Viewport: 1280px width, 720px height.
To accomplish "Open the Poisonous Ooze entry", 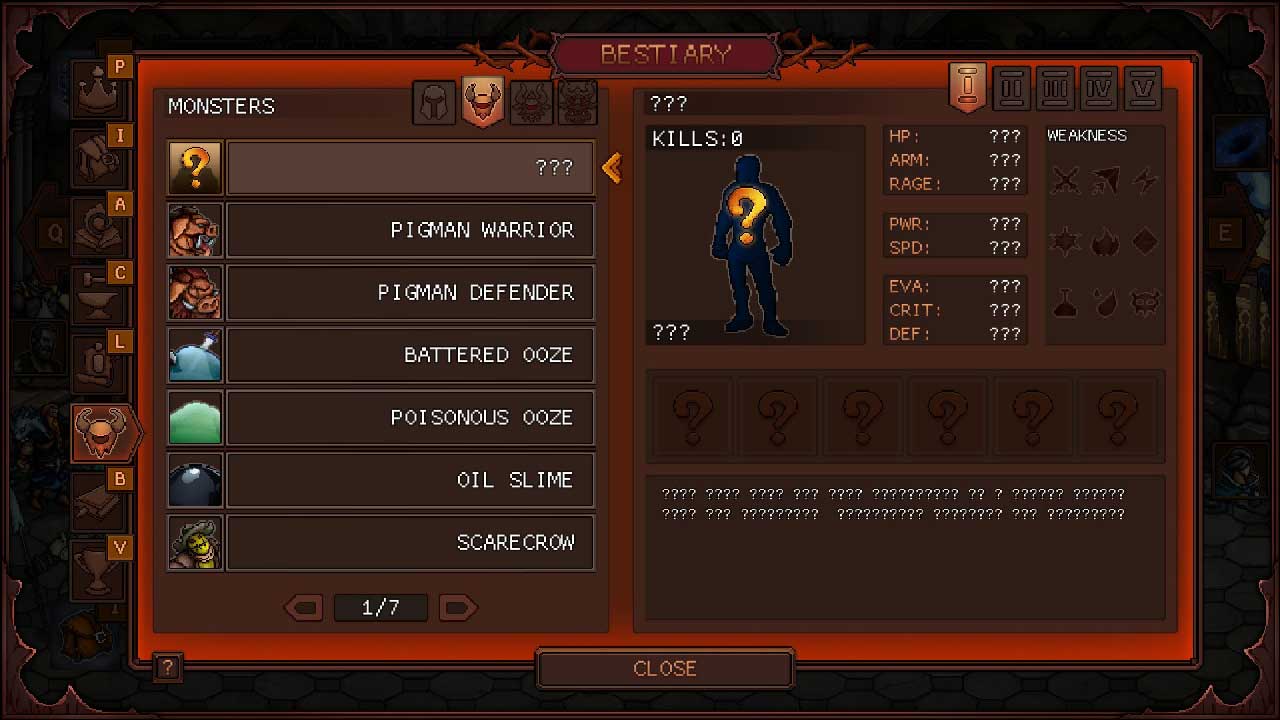I will (x=410, y=417).
